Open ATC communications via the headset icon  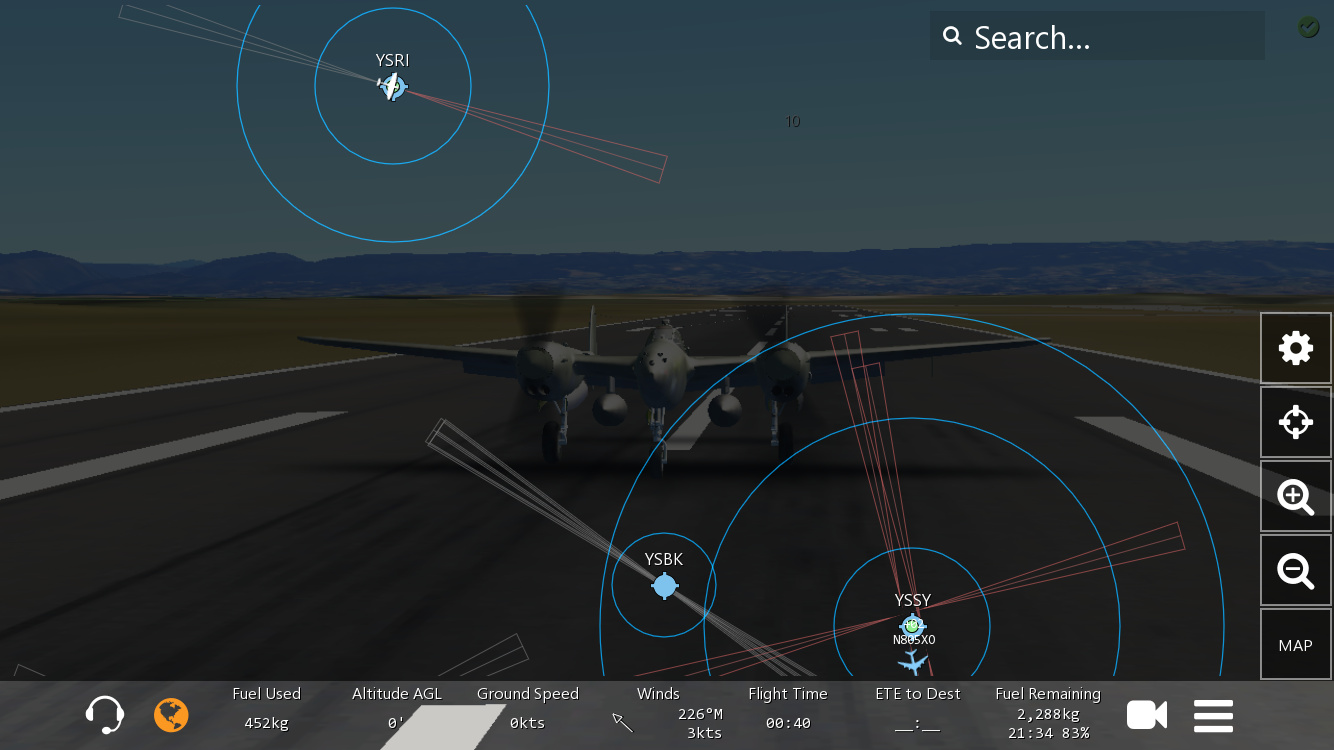tap(105, 715)
